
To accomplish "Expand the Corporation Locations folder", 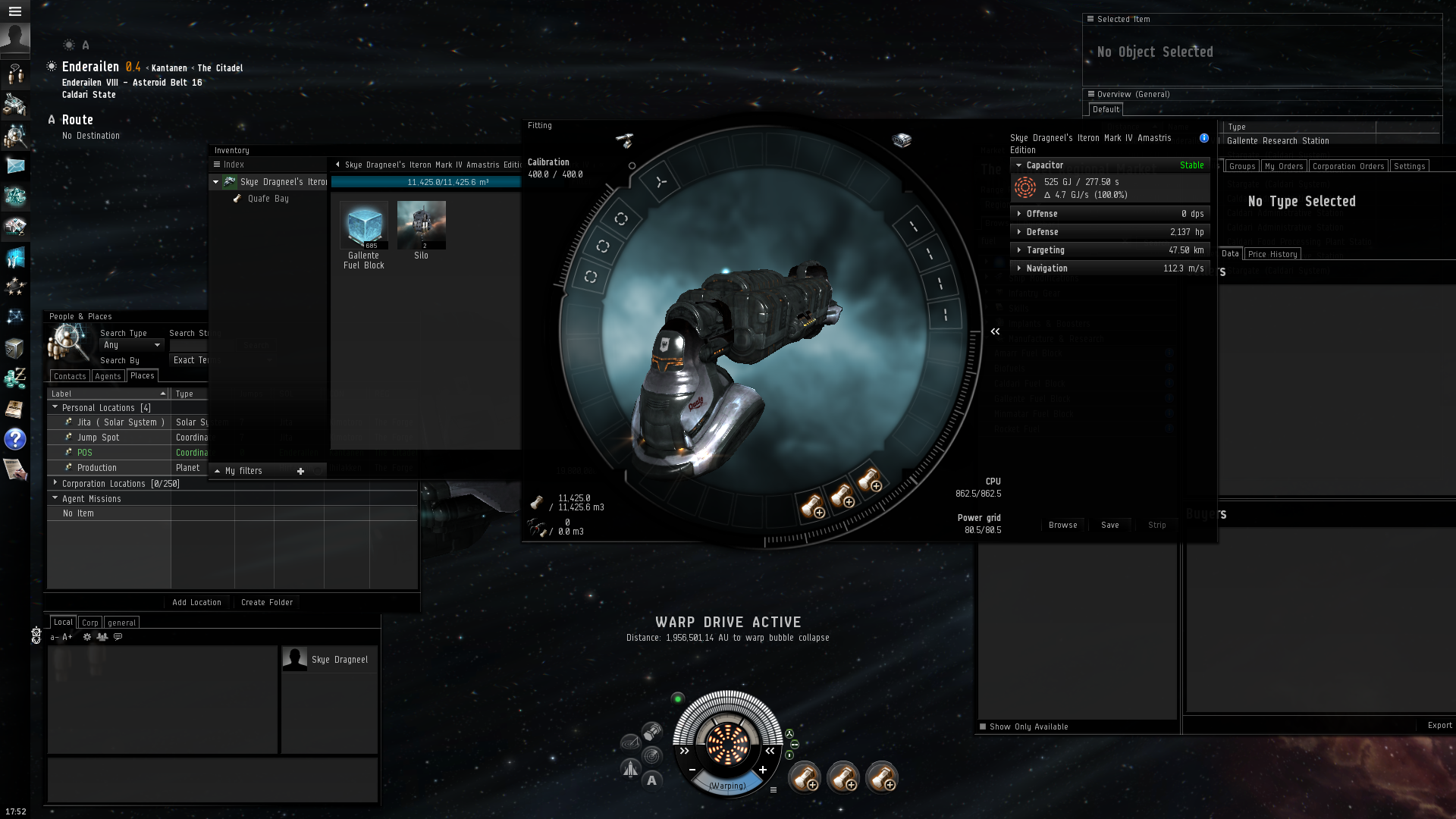I will (x=55, y=483).
